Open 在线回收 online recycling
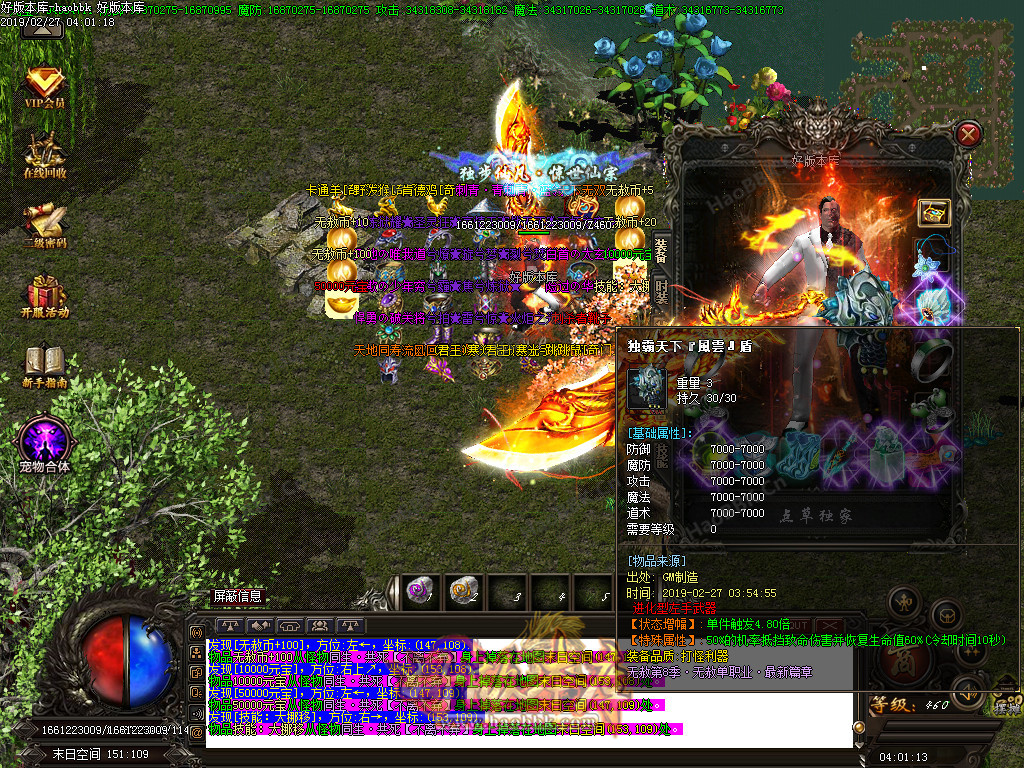The width and height of the screenshot is (1024, 768). (x=44, y=155)
